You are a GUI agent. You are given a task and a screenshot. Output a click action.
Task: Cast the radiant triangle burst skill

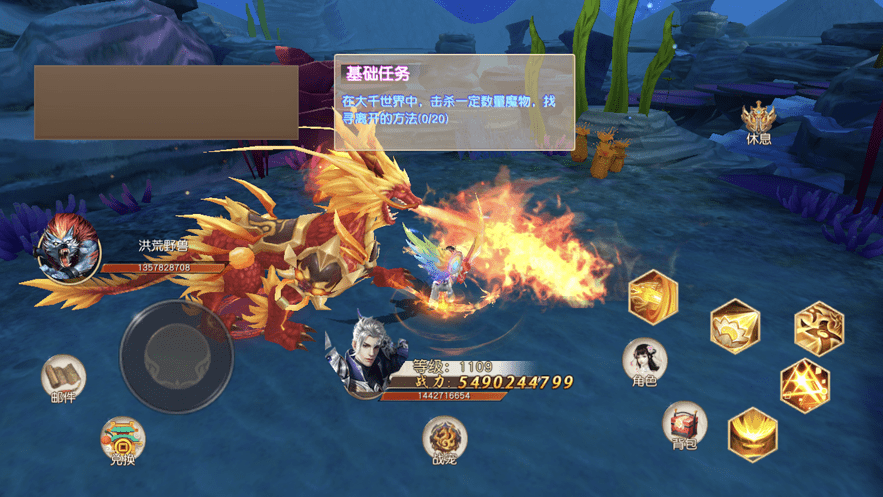tap(804, 385)
